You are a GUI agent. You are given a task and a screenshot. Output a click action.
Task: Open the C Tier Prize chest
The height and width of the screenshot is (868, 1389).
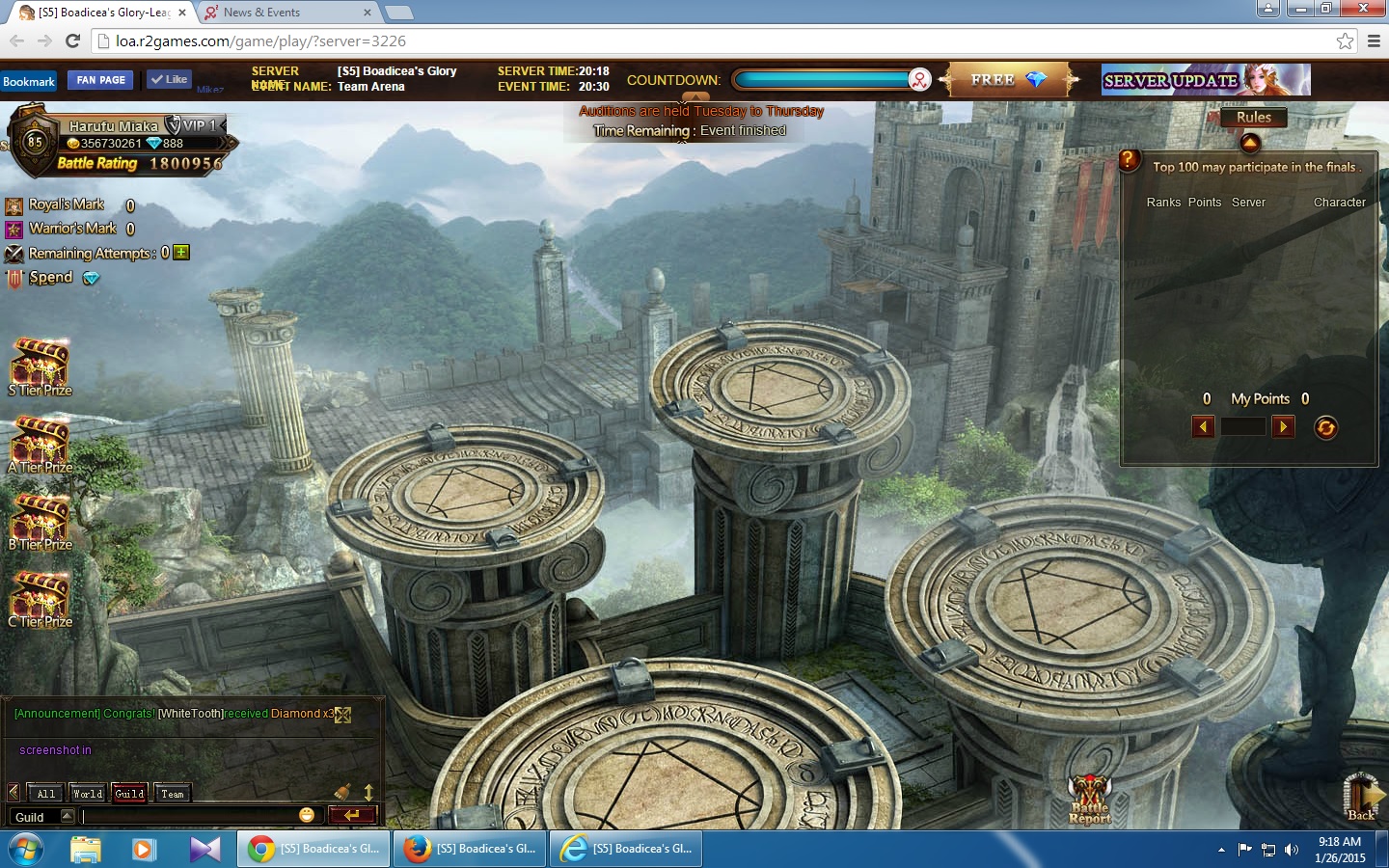point(40,597)
